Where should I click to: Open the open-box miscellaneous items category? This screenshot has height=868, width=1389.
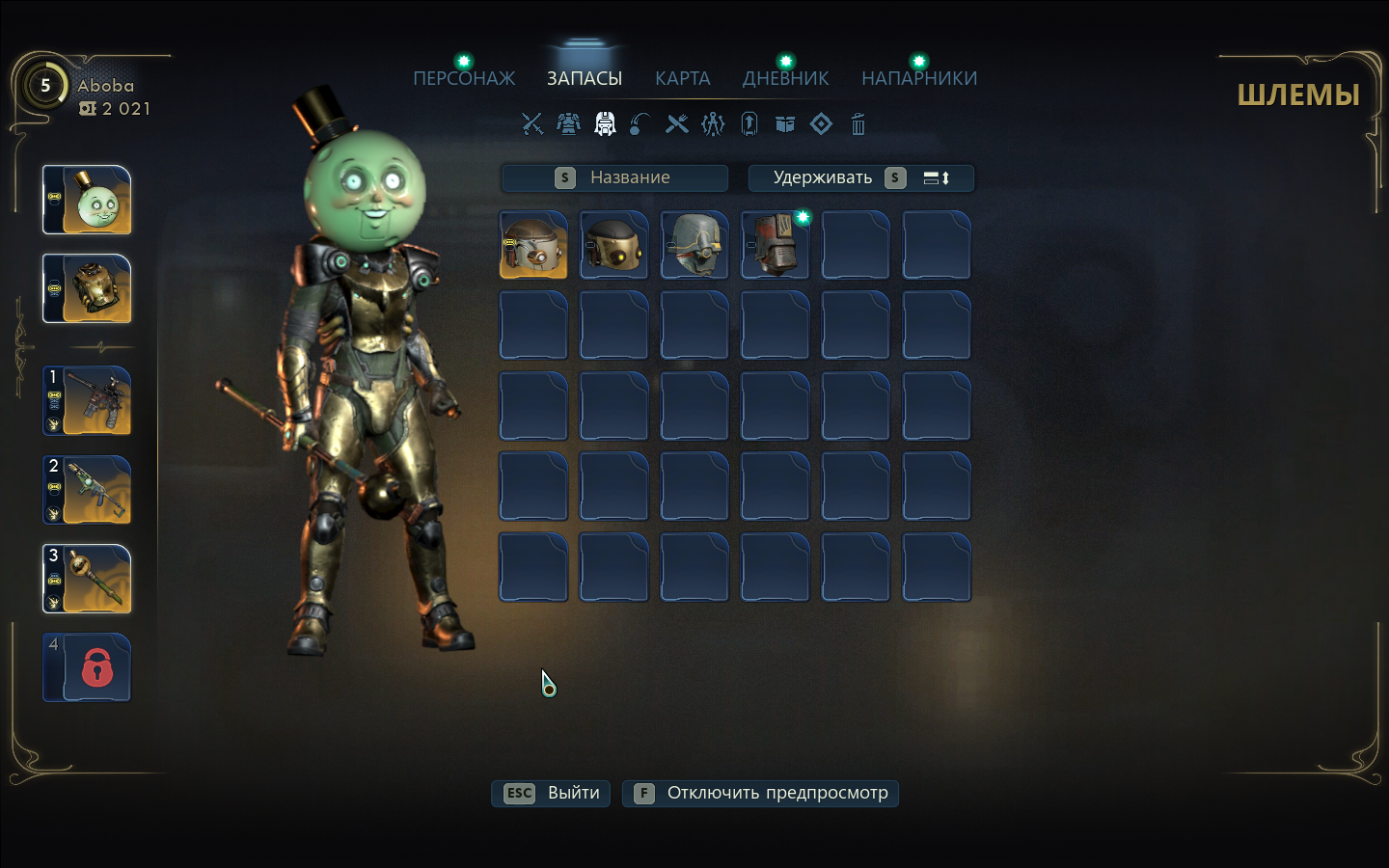pos(785,123)
